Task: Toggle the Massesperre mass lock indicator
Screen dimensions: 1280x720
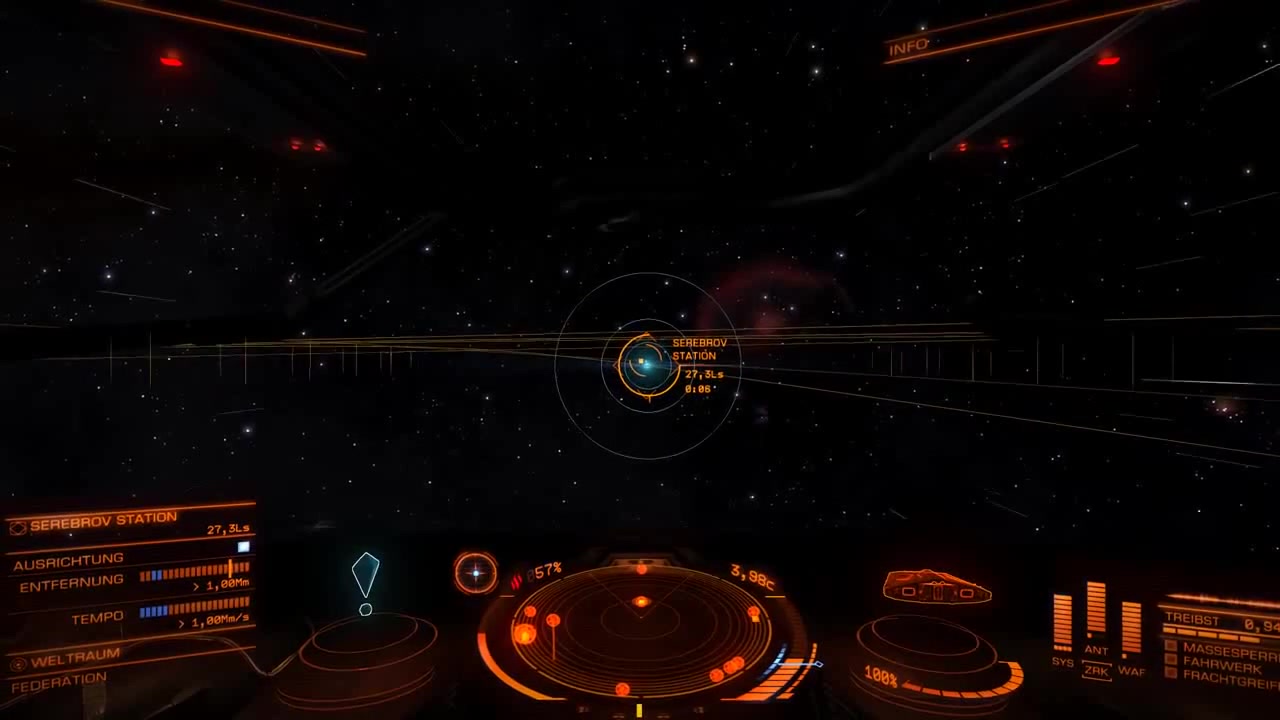Action: coord(1171,645)
